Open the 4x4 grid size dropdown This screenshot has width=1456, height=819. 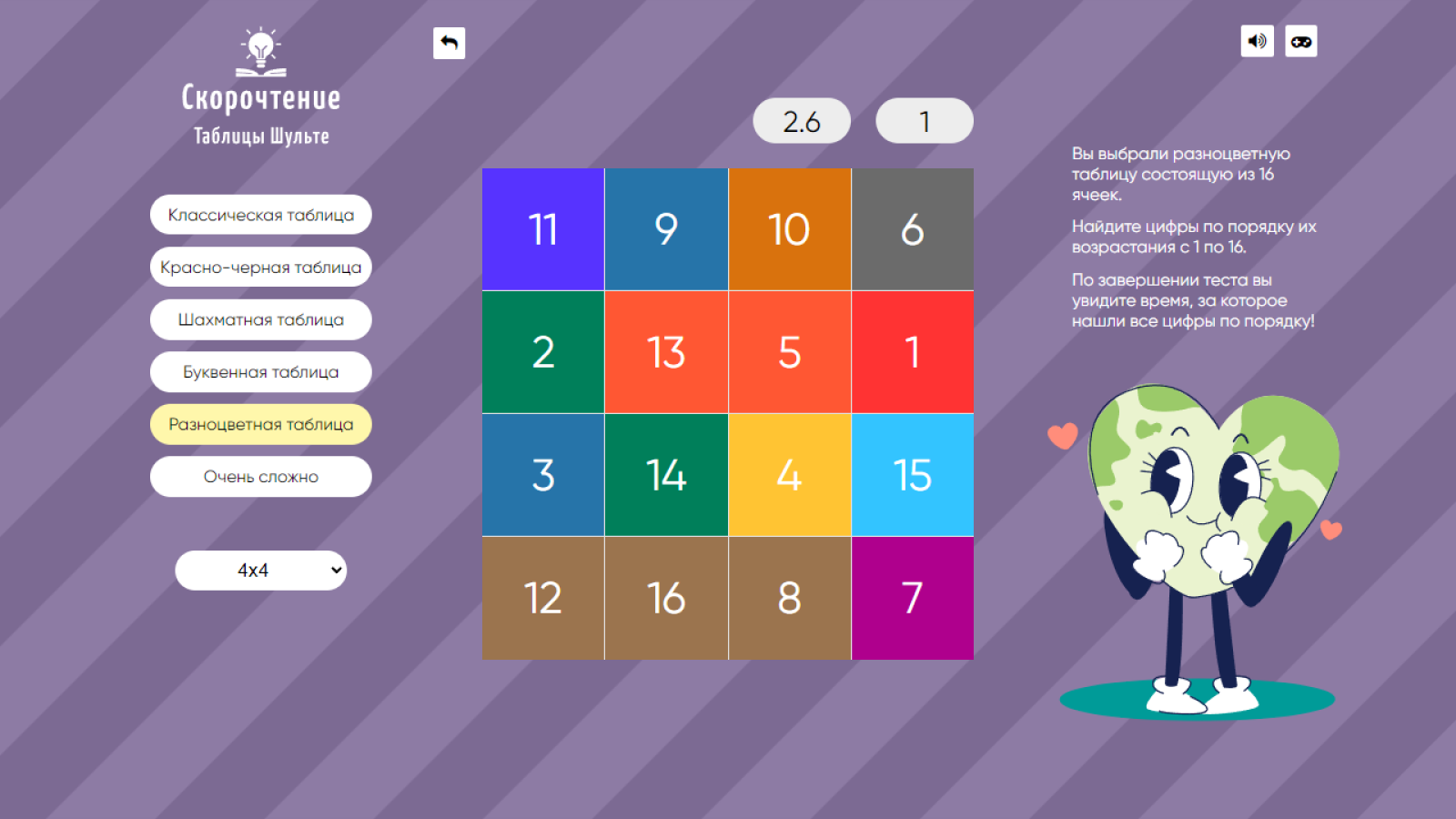[260, 570]
